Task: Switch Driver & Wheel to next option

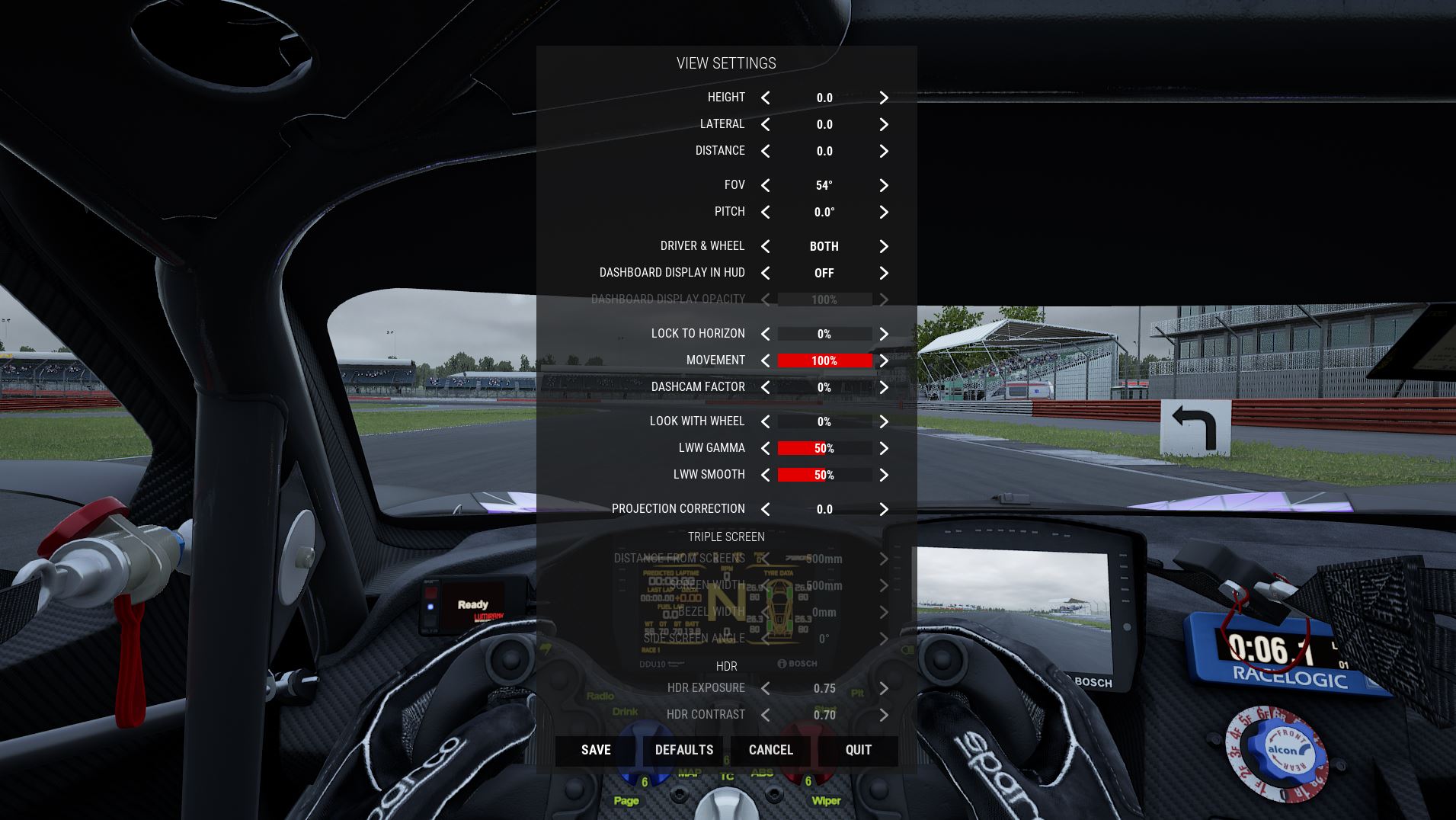Action: (x=884, y=246)
